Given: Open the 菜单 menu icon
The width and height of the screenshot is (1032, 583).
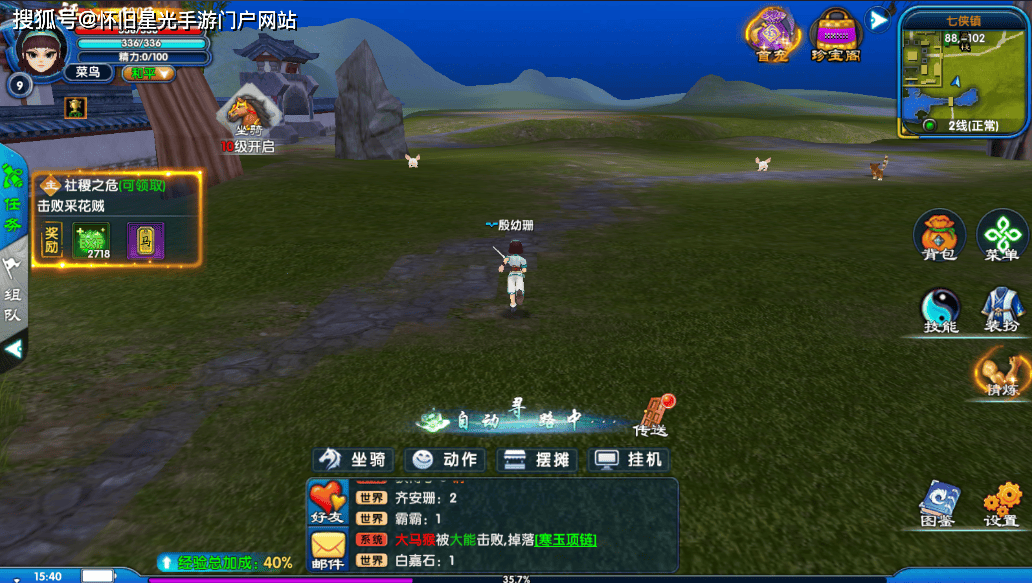Looking at the screenshot, I should click(1002, 234).
